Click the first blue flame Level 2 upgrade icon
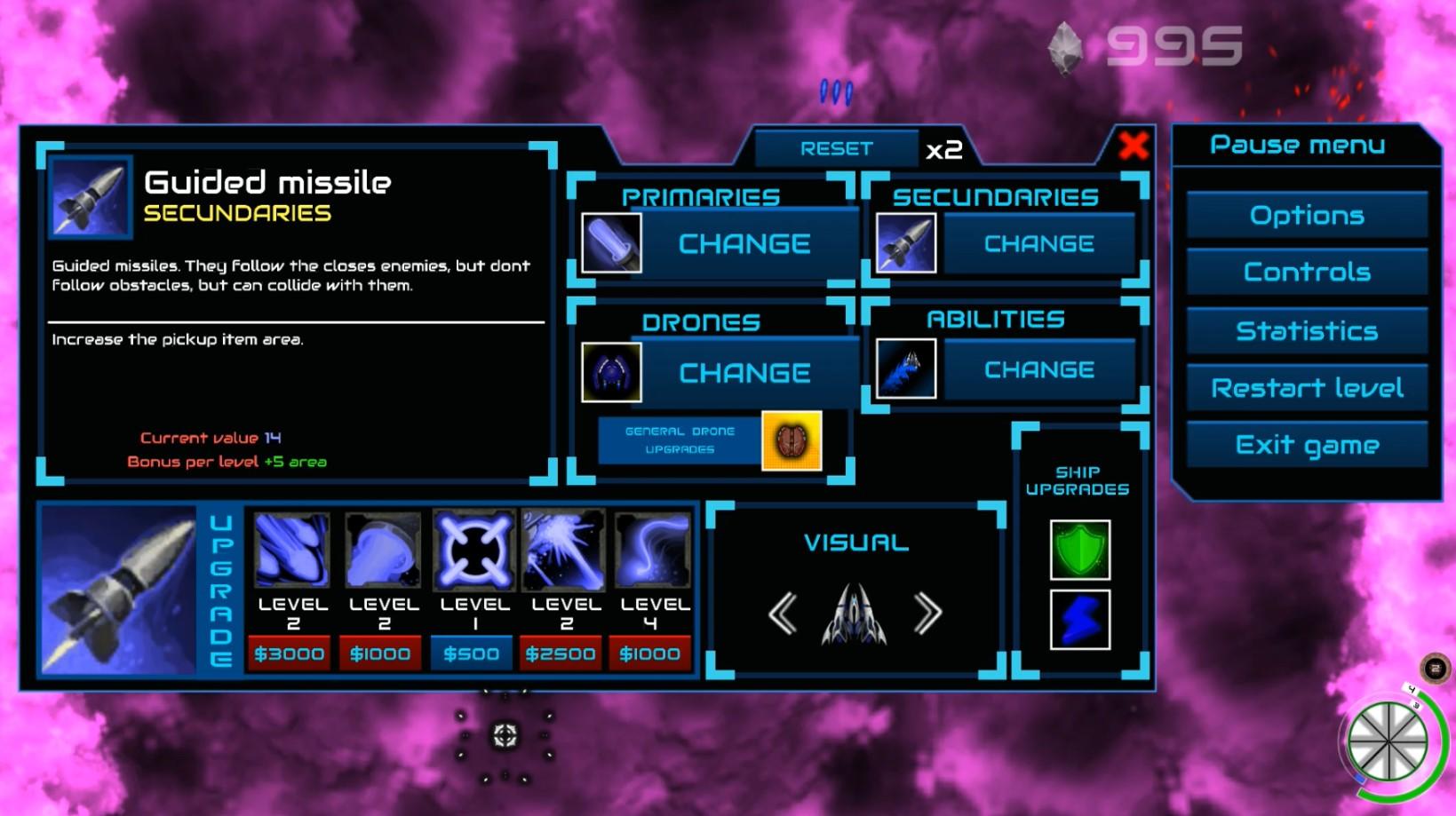Image resolution: width=1456 pixels, height=816 pixels. [x=290, y=551]
